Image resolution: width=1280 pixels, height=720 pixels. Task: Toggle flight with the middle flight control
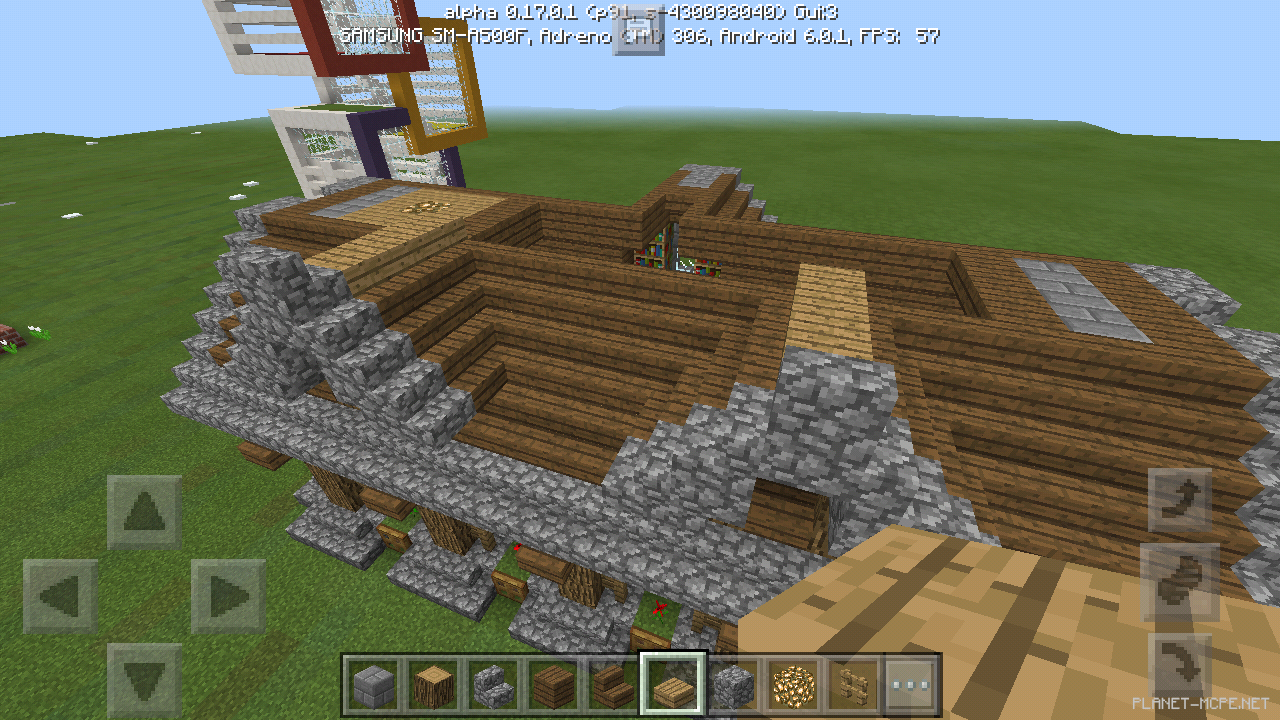(x=1178, y=580)
